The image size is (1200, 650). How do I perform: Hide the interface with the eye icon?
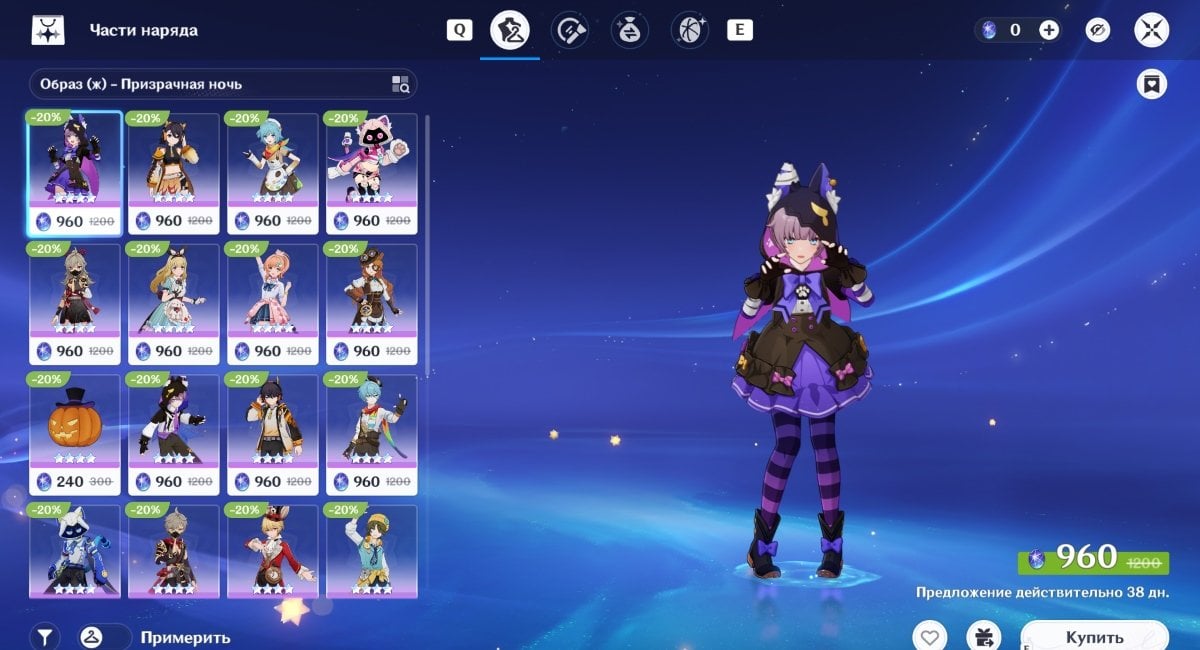coord(1098,30)
